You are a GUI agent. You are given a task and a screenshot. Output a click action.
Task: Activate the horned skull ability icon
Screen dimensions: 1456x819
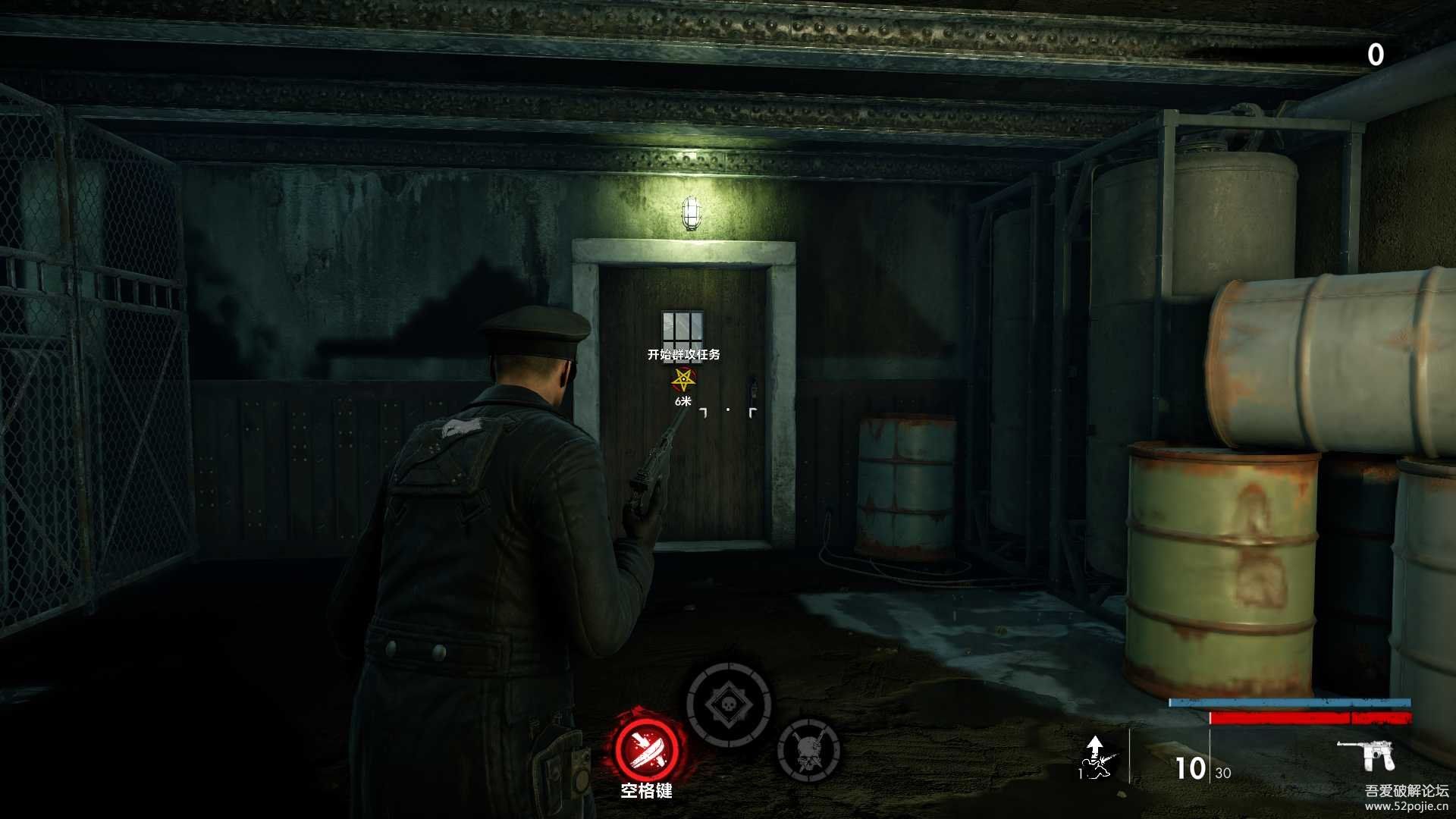[x=808, y=750]
